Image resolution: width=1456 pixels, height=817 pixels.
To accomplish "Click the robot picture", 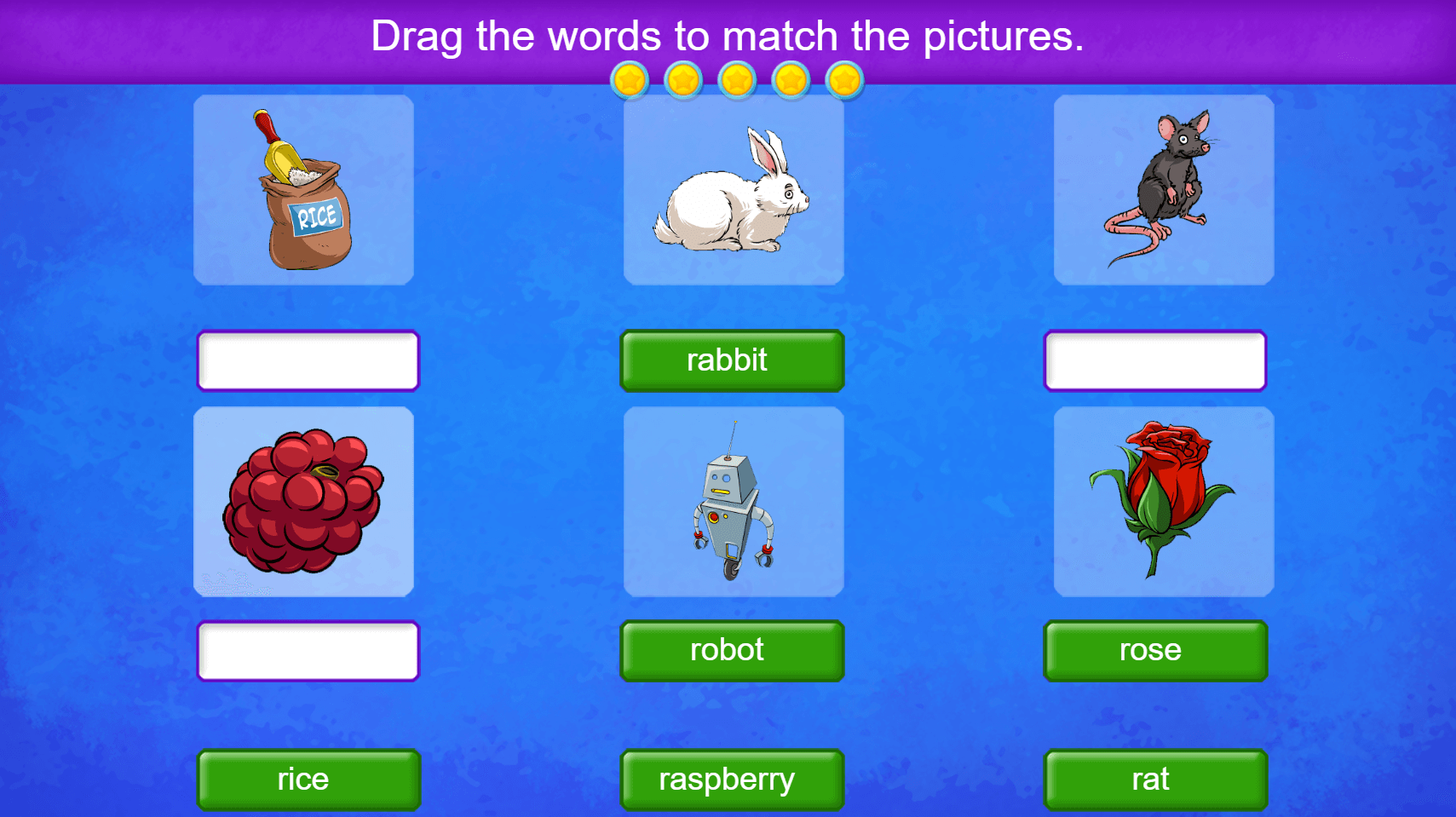I will (x=733, y=501).
